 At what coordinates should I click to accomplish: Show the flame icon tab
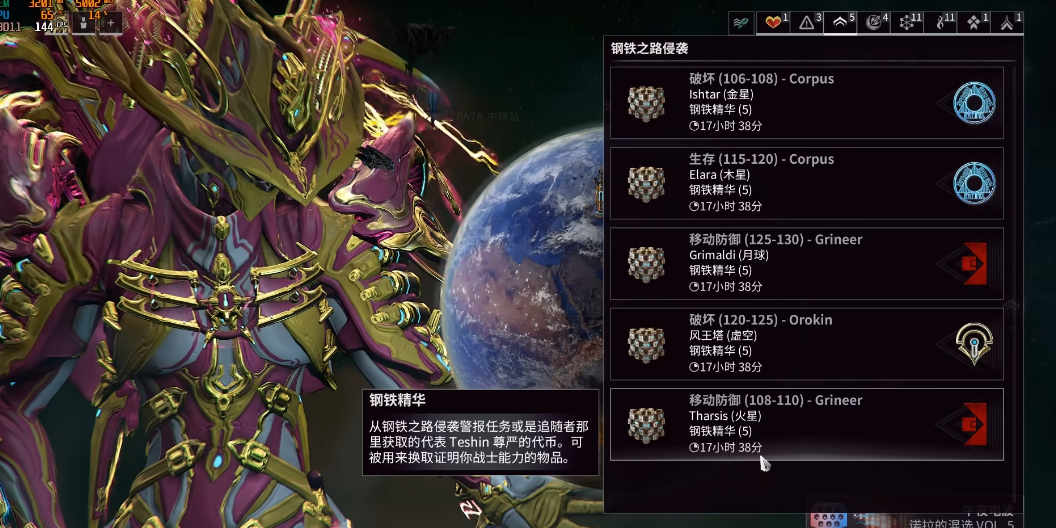coord(941,23)
